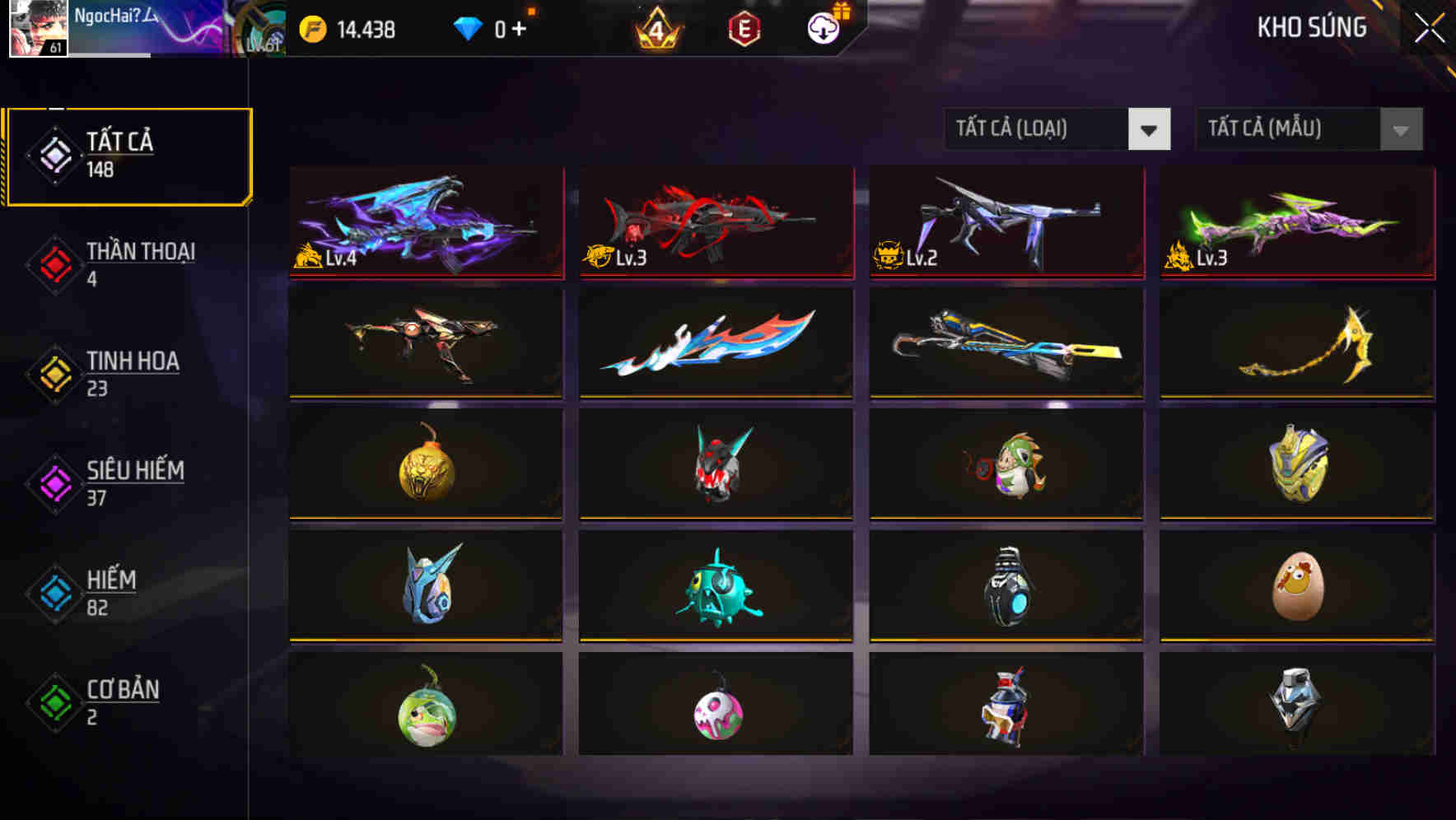This screenshot has height=820, width=1456.
Task: Click the player avatar at level 61
Action: (36, 29)
